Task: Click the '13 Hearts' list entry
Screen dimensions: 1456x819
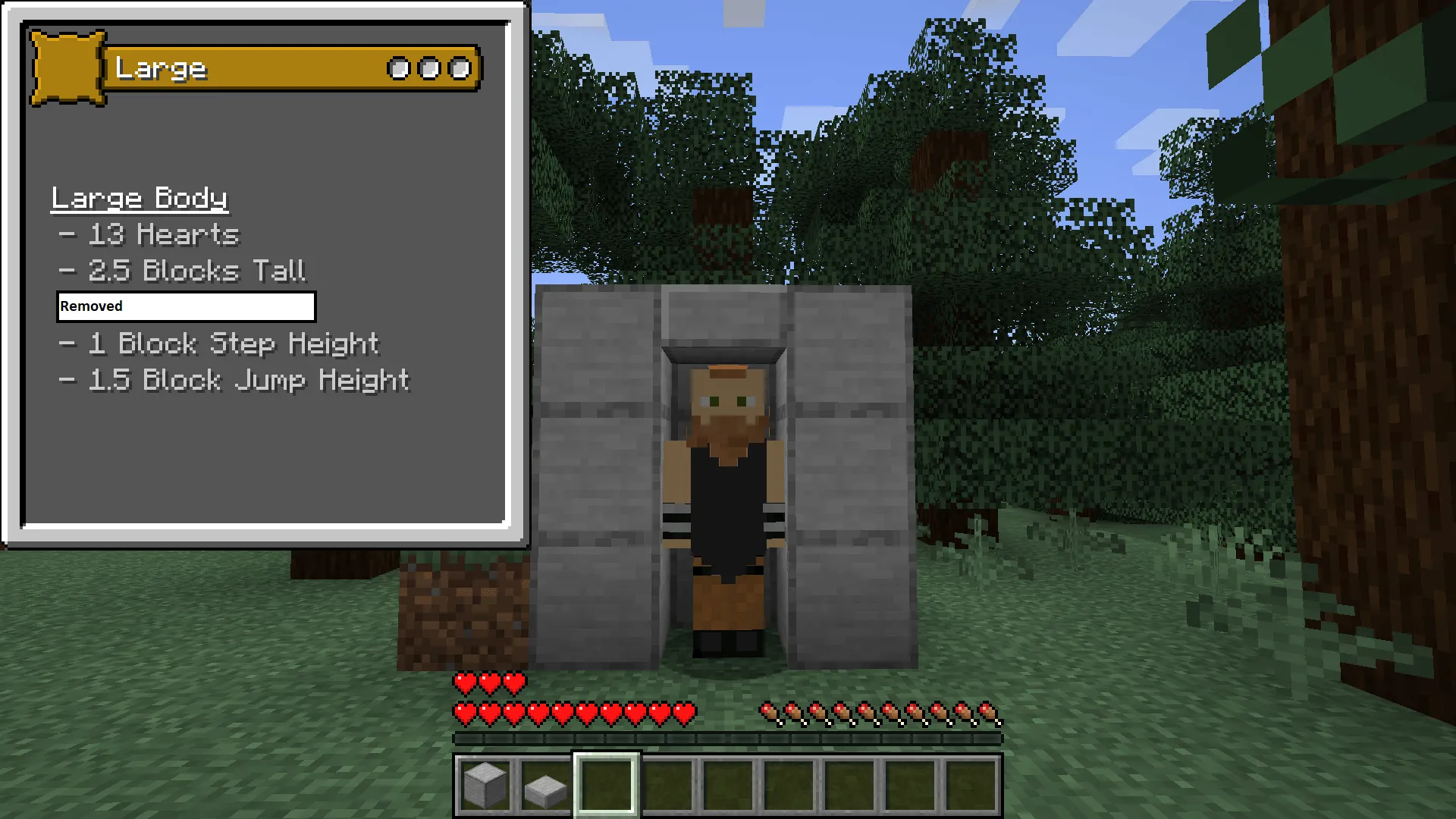Action: point(150,234)
